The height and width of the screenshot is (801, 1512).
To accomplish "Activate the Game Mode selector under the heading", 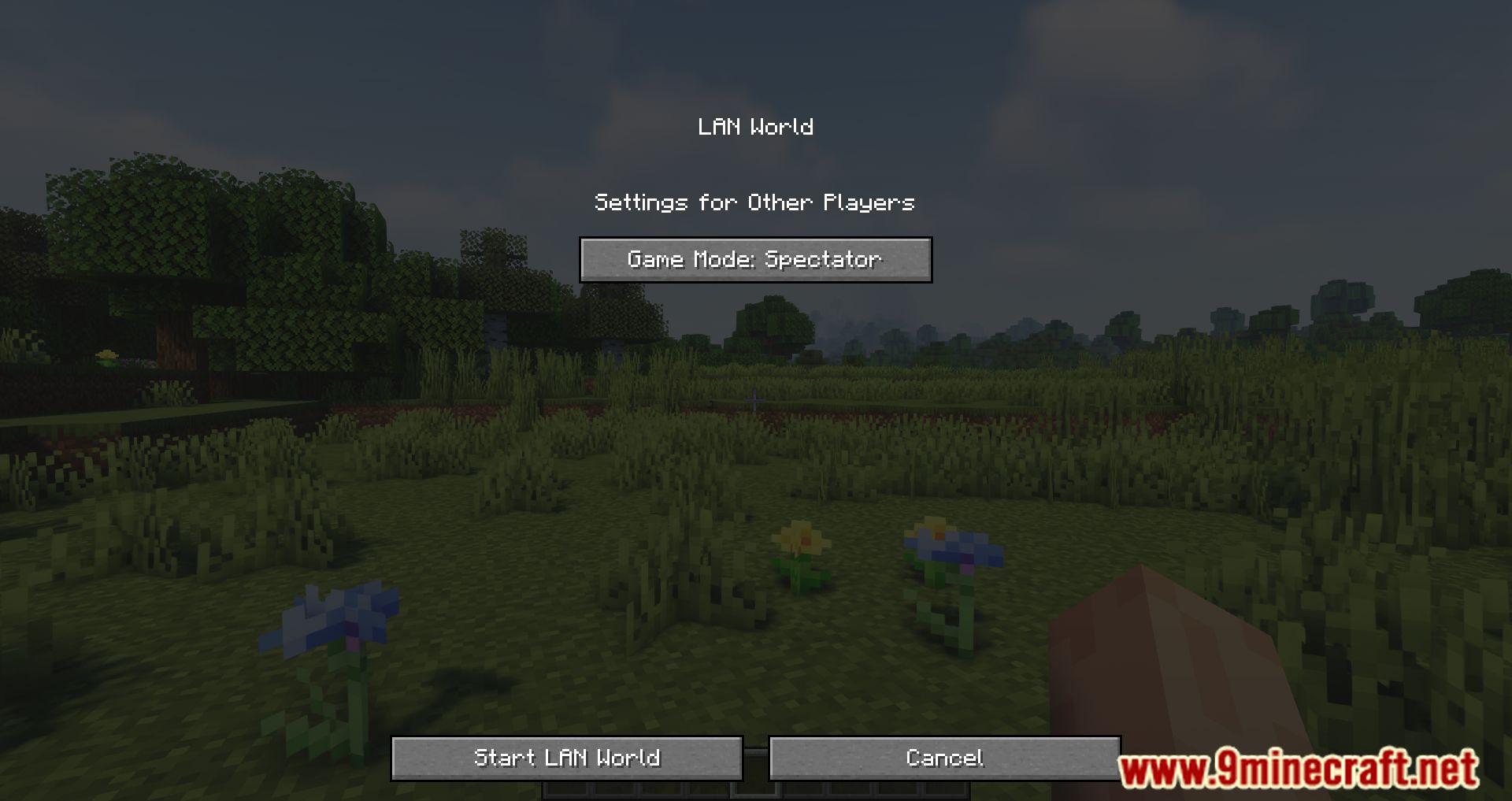I will [x=755, y=259].
